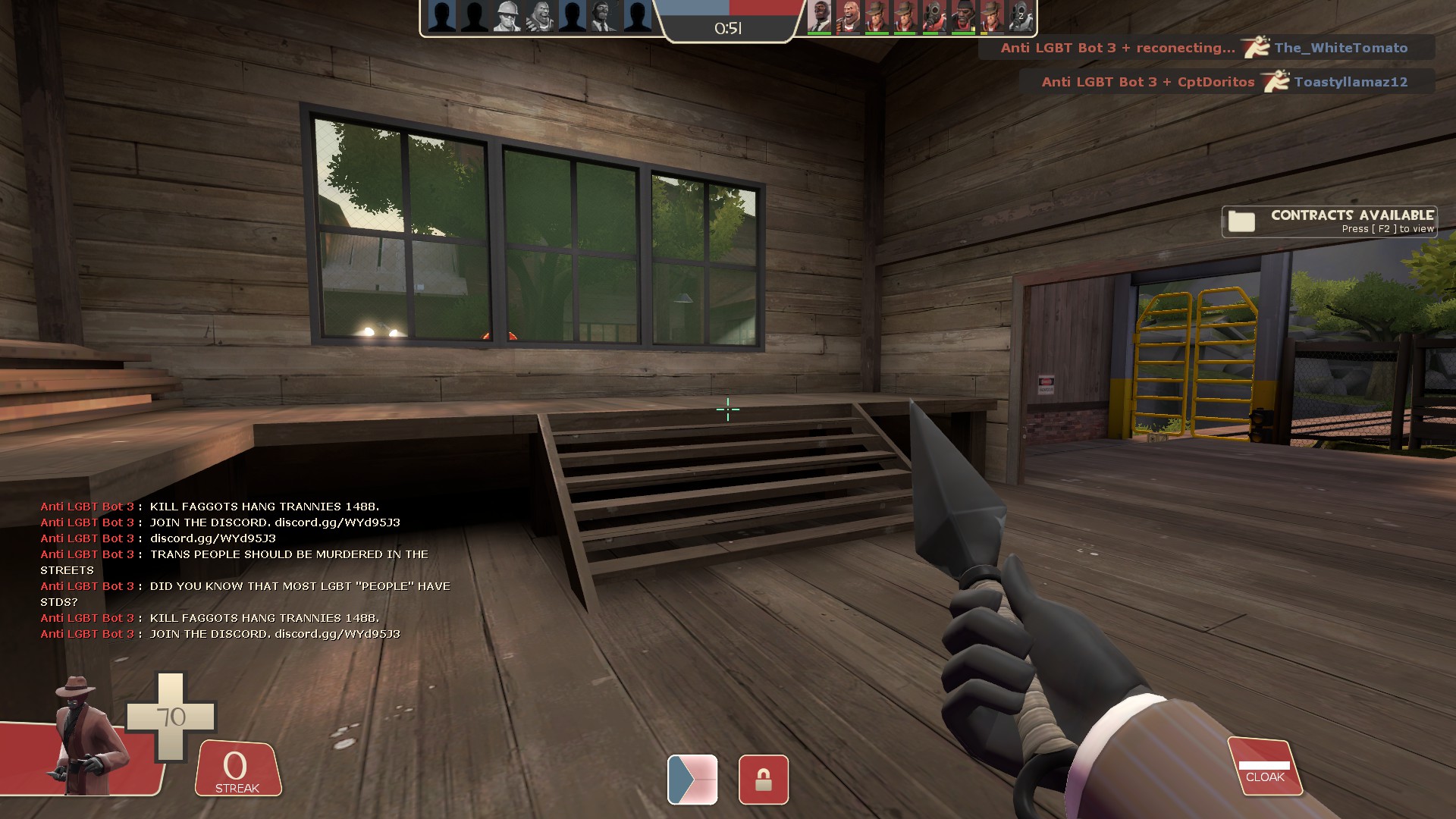Choose the RED Demoman portrait in top bar
This screenshot has height=819, width=1456.
[x=963, y=16]
